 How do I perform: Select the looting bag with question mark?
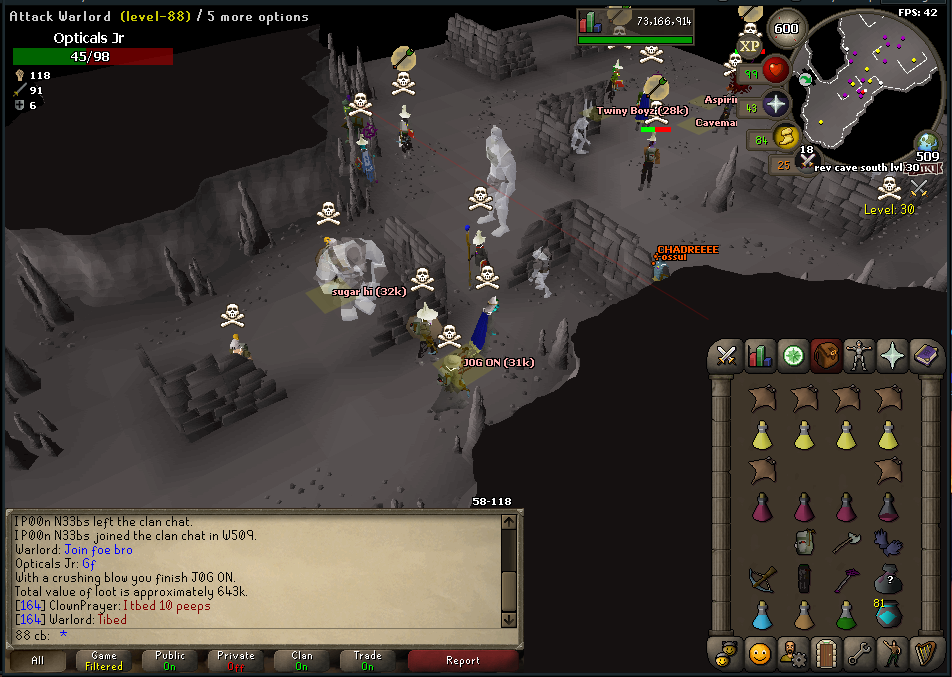887,579
